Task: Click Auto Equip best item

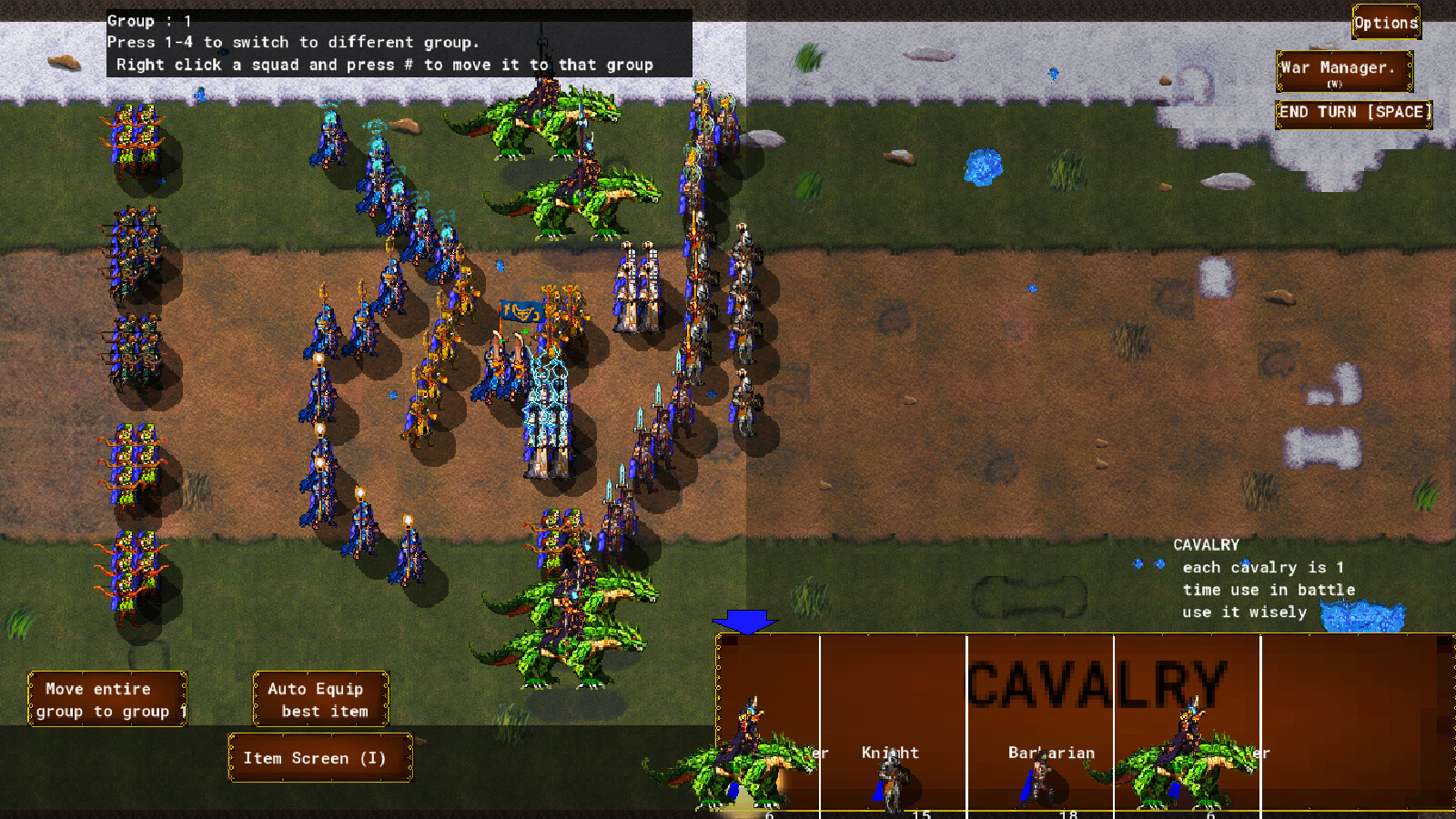Action: 320,700
